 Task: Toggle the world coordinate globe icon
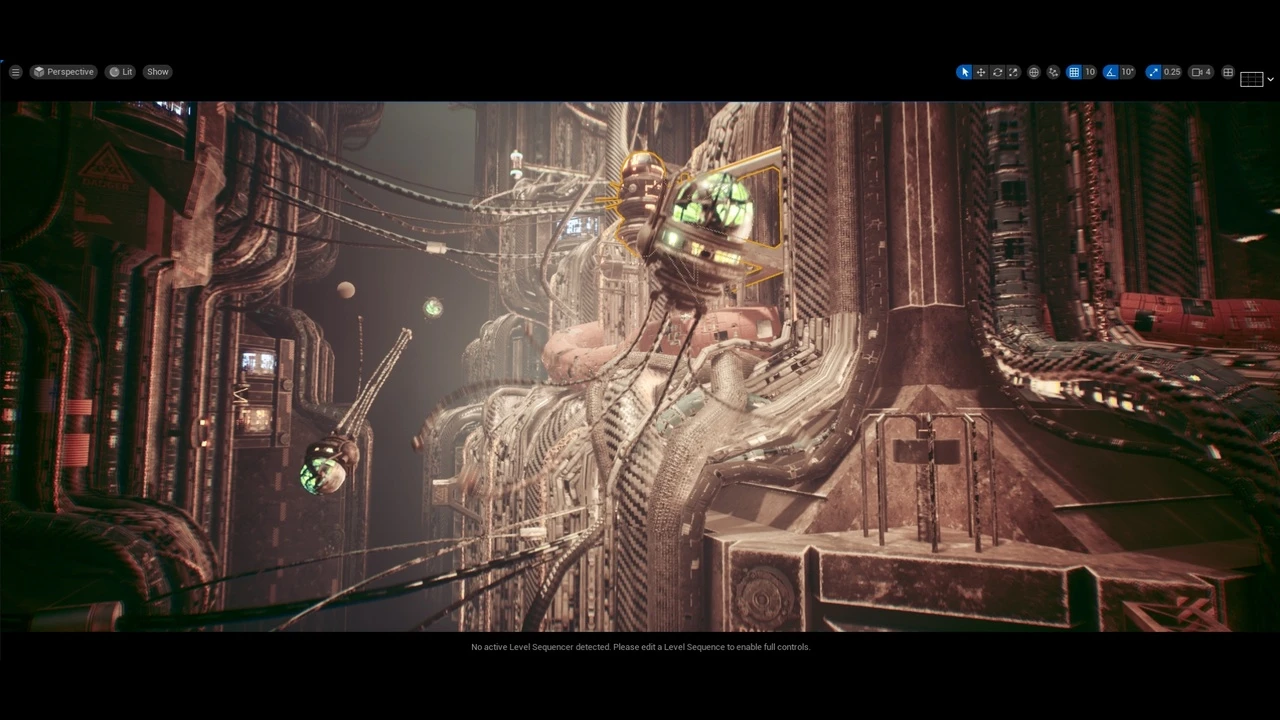point(1034,72)
